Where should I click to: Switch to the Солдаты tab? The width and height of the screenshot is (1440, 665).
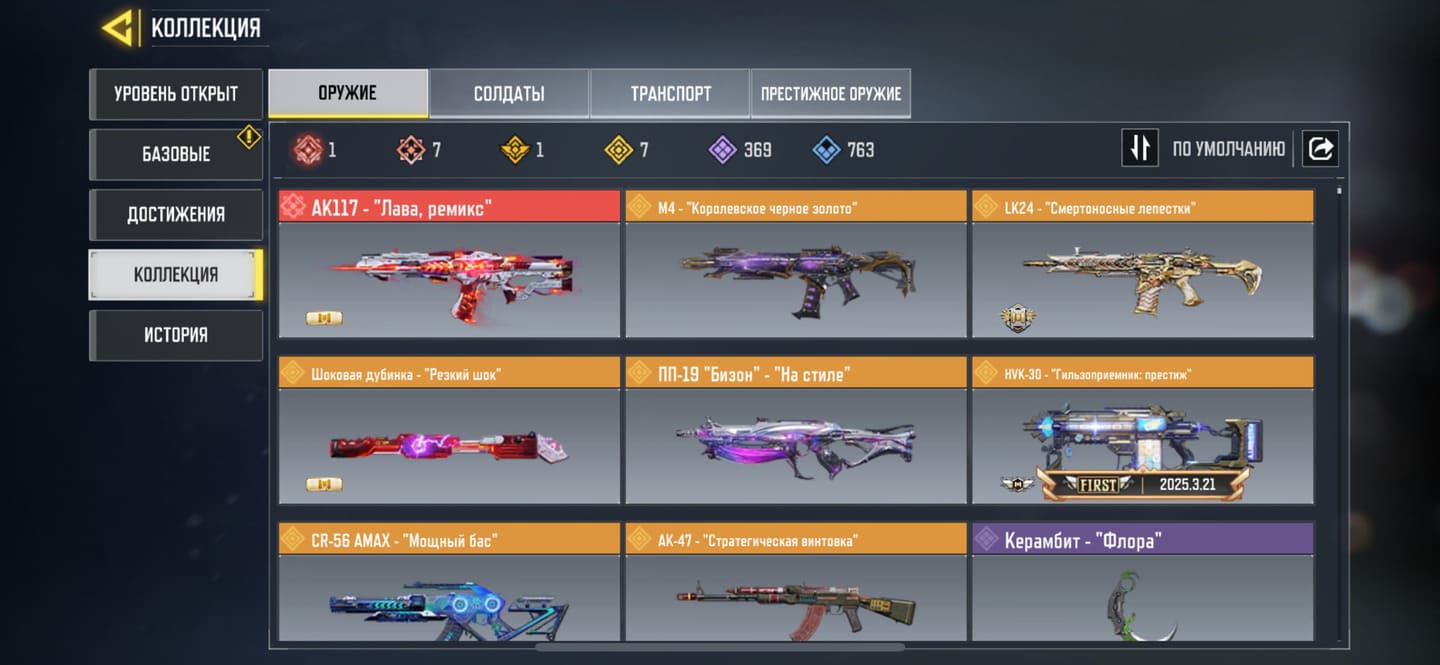(x=509, y=94)
